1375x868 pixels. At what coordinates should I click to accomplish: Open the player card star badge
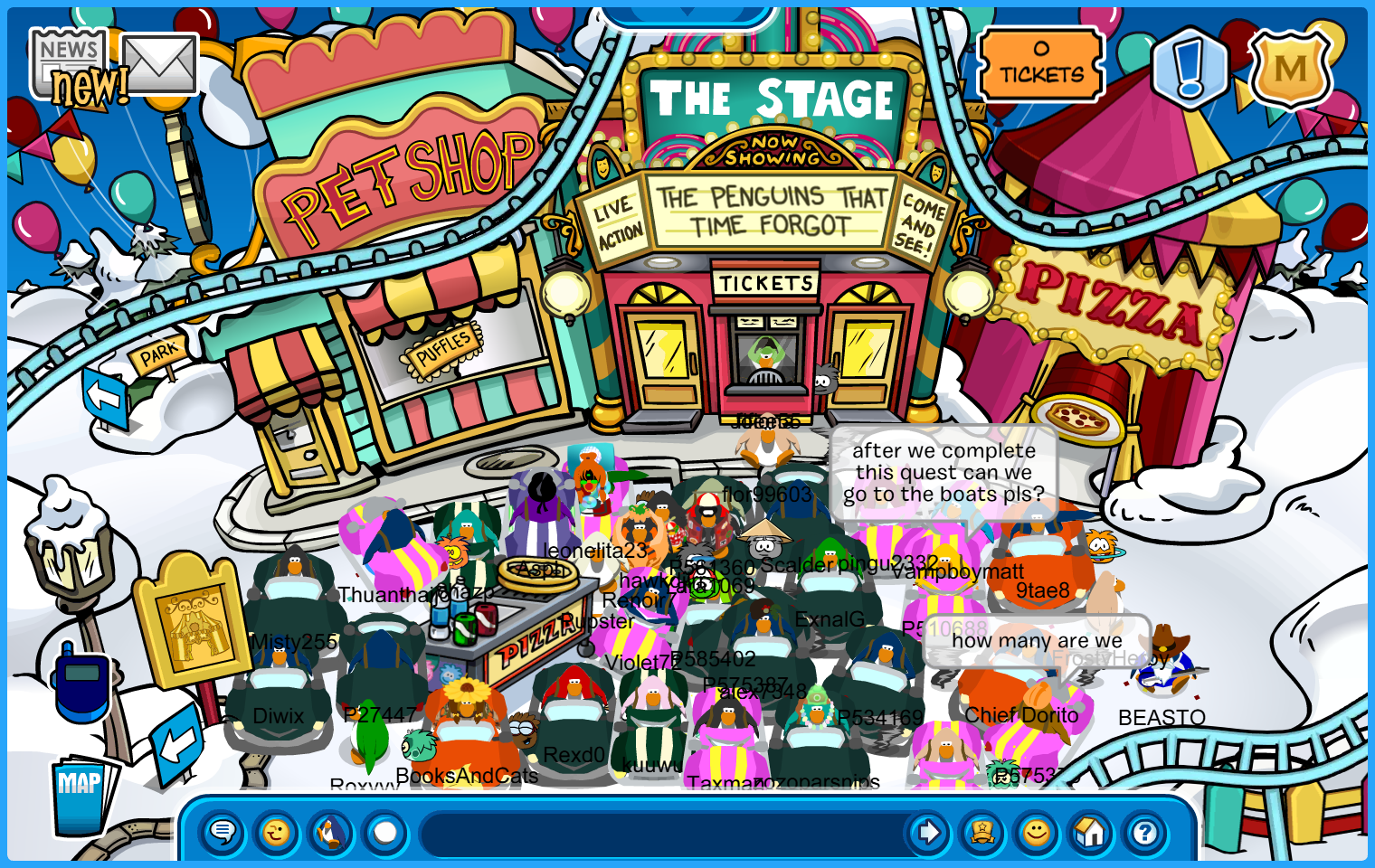(982, 832)
